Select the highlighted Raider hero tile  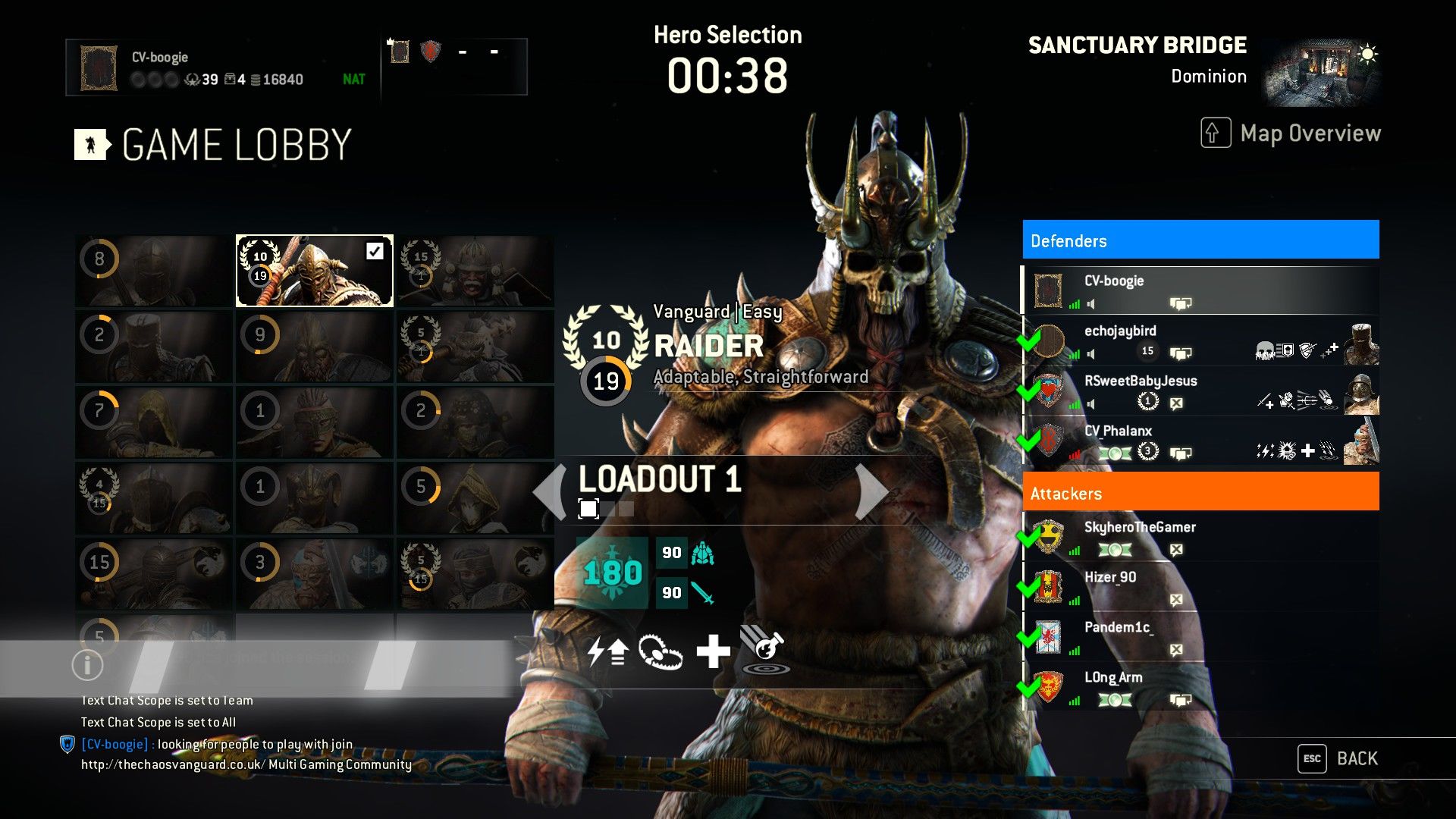[x=314, y=271]
